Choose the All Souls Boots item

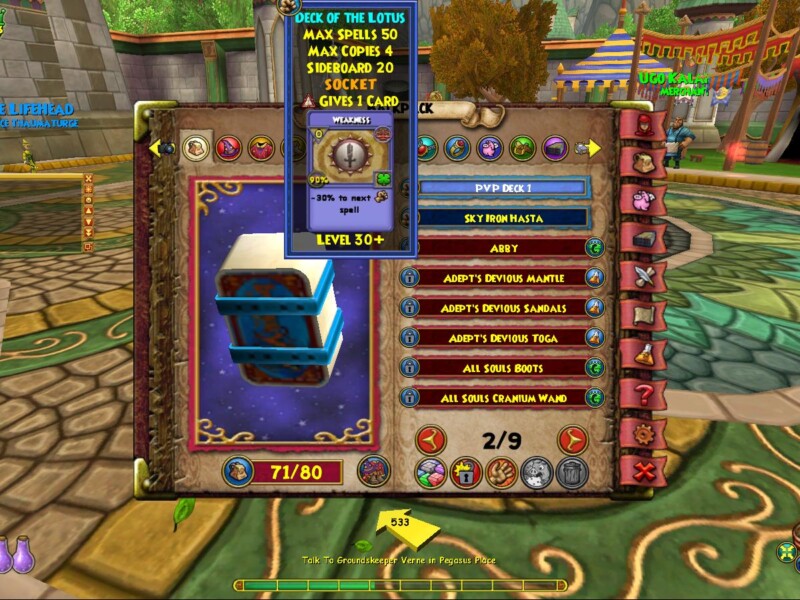[502, 367]
